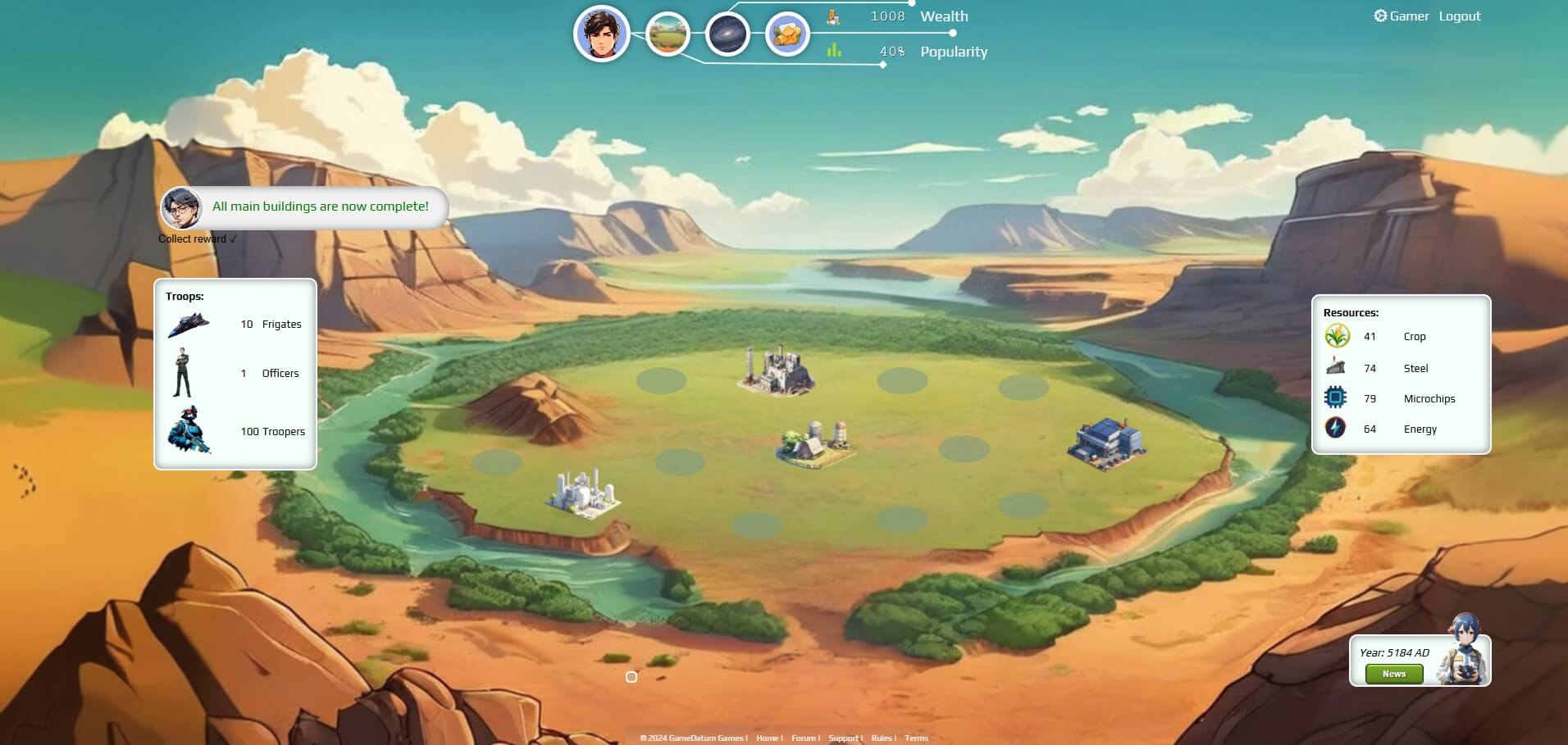Read the Terms footer link
This screenshot has height=745, width=1568.
pos(917,738)
